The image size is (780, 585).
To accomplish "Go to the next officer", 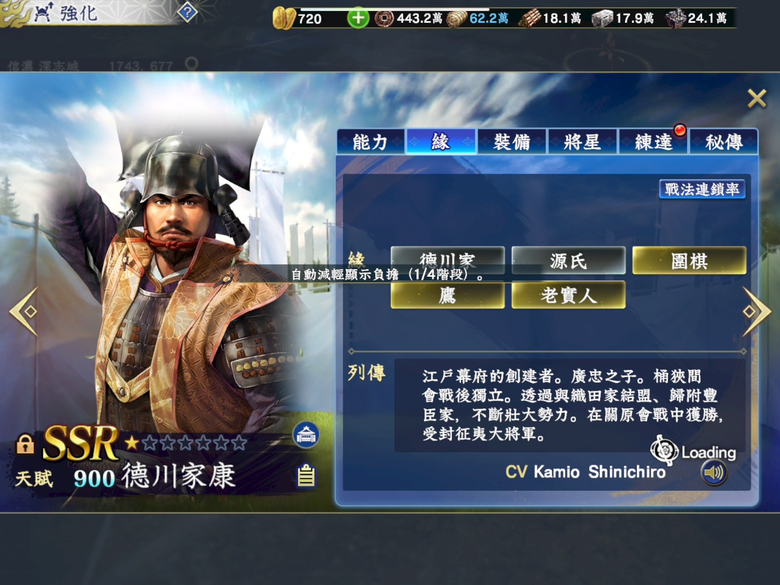I will [756, 311].
